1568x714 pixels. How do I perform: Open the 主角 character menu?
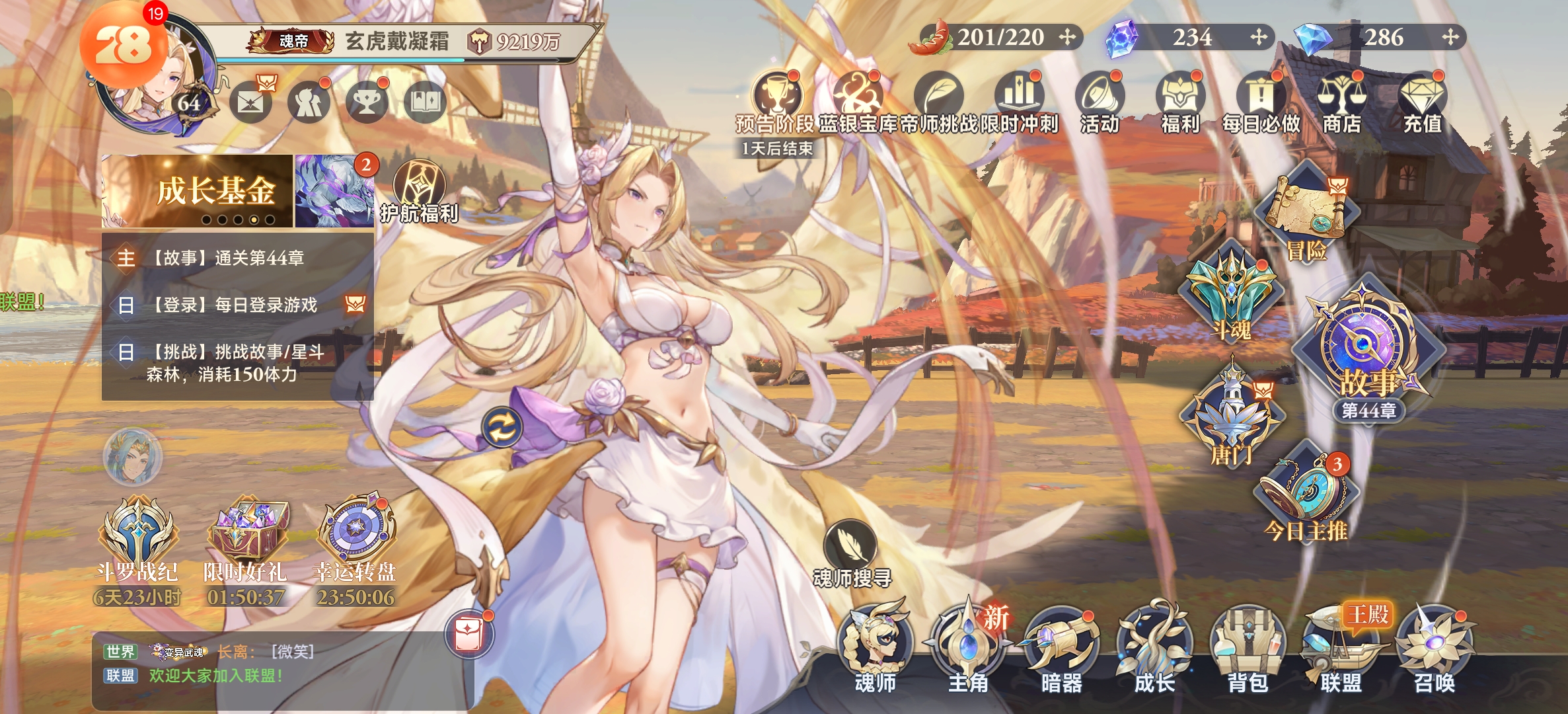tap(968, 647)
